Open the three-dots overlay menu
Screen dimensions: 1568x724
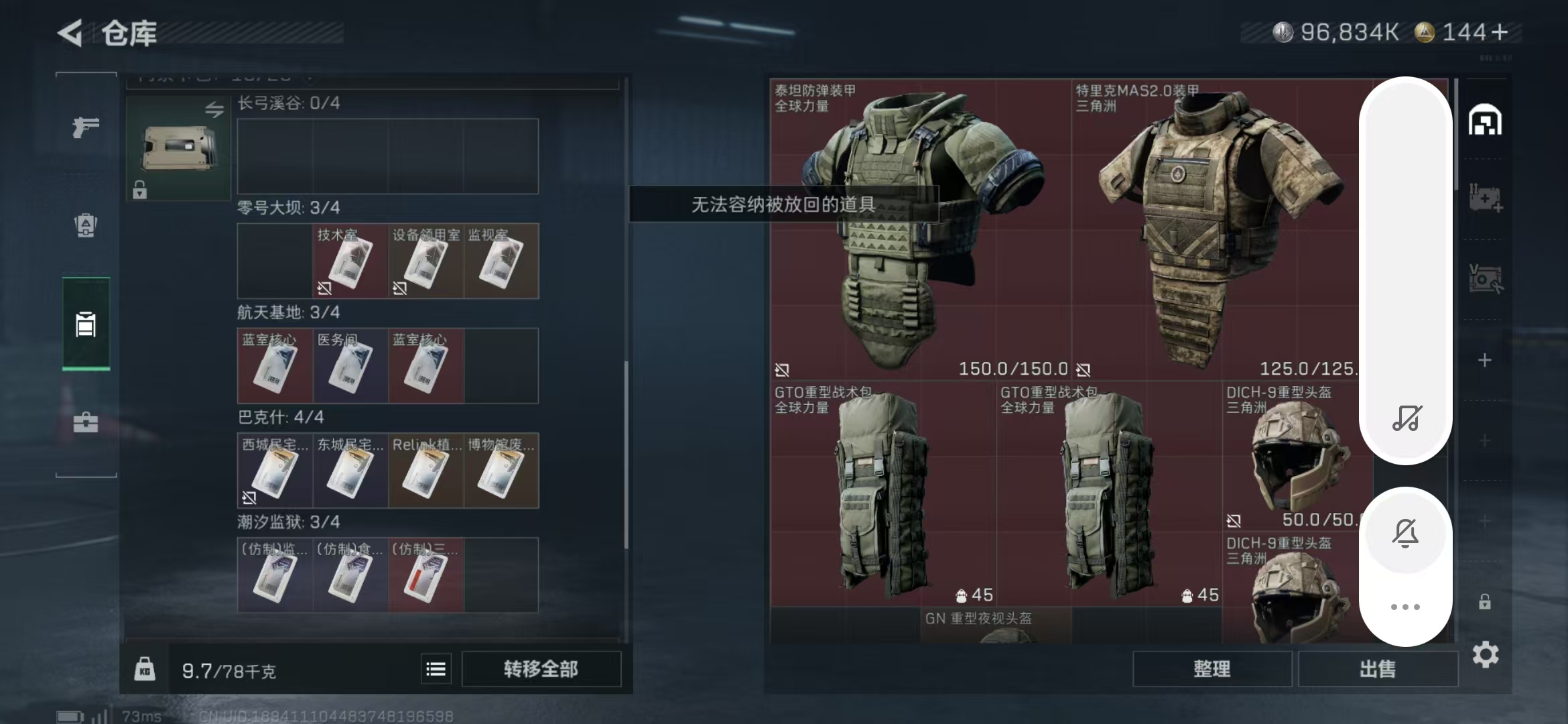point(1405,607)
